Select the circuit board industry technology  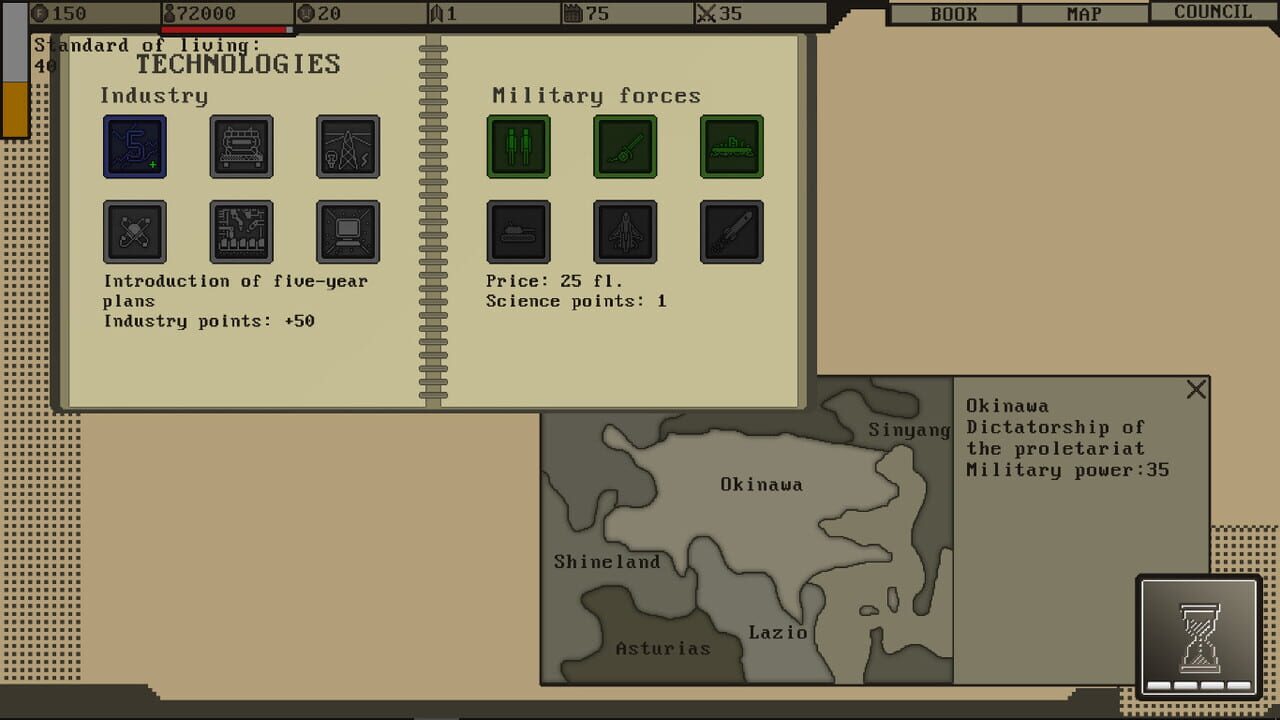coord(241,231)
